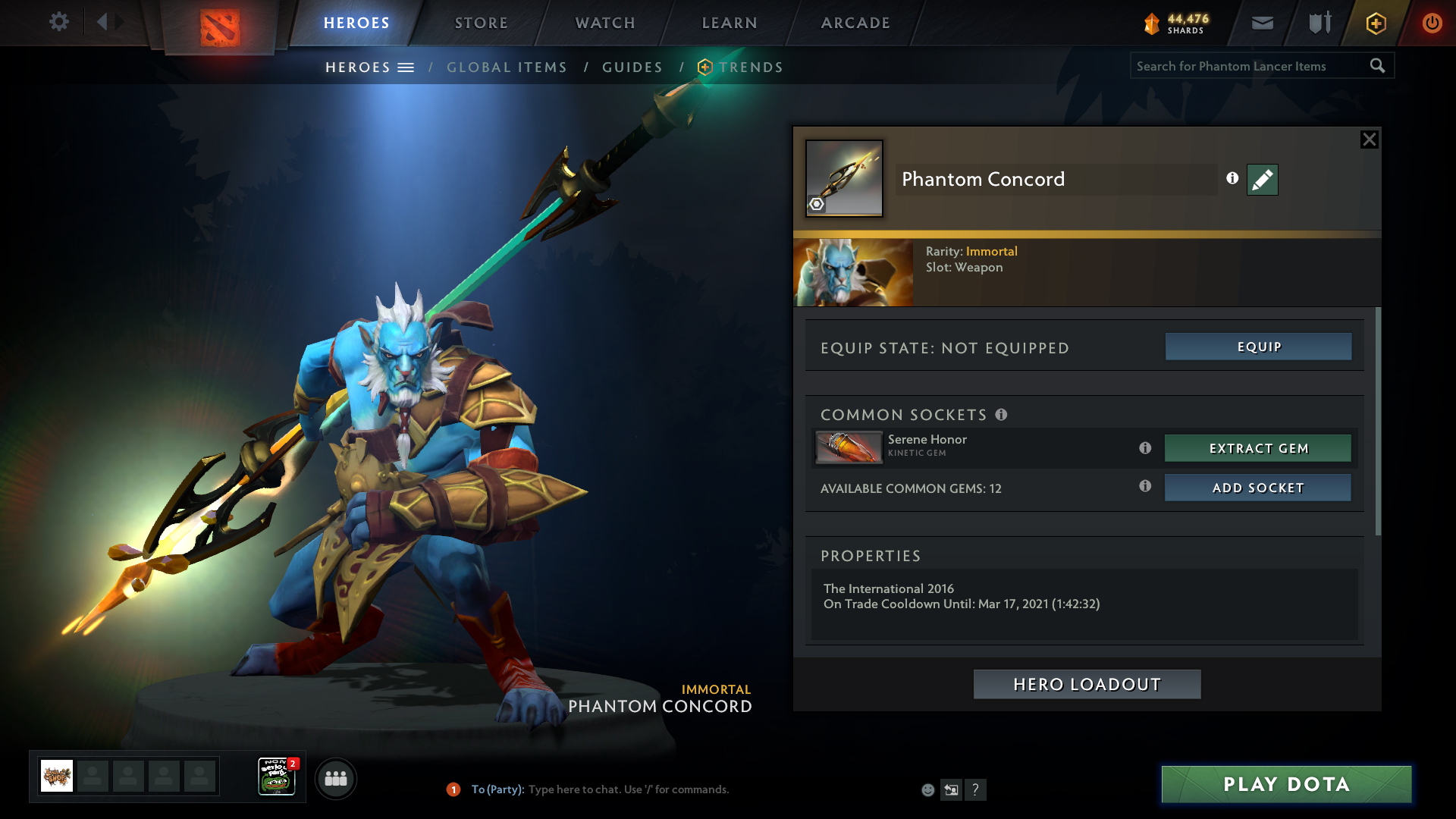This screenshot has height=819, width=1456.
Task: Quit the game with power button
Action: point(1432,23)
